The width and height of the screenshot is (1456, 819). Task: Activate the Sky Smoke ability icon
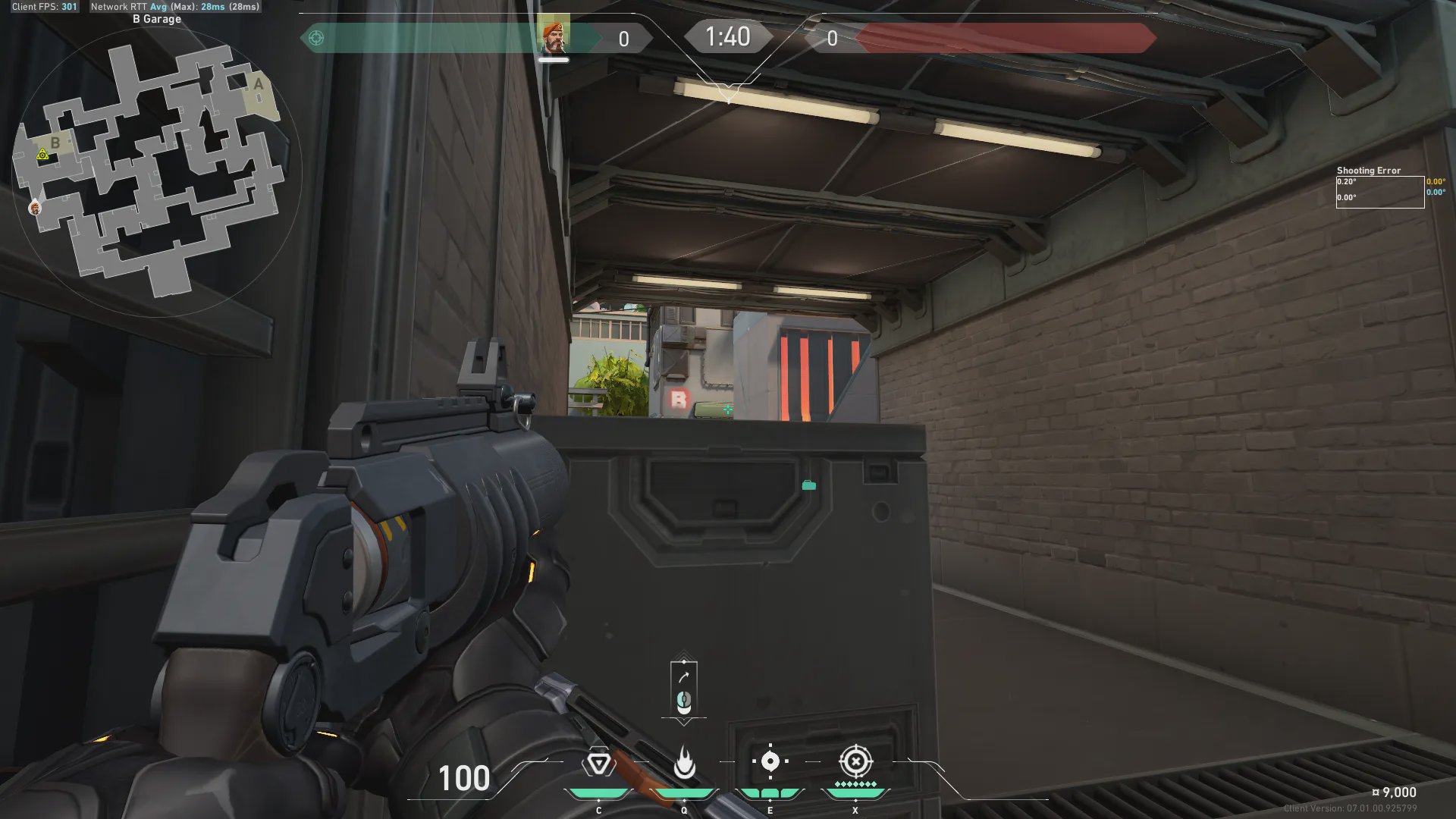(770, 761)
